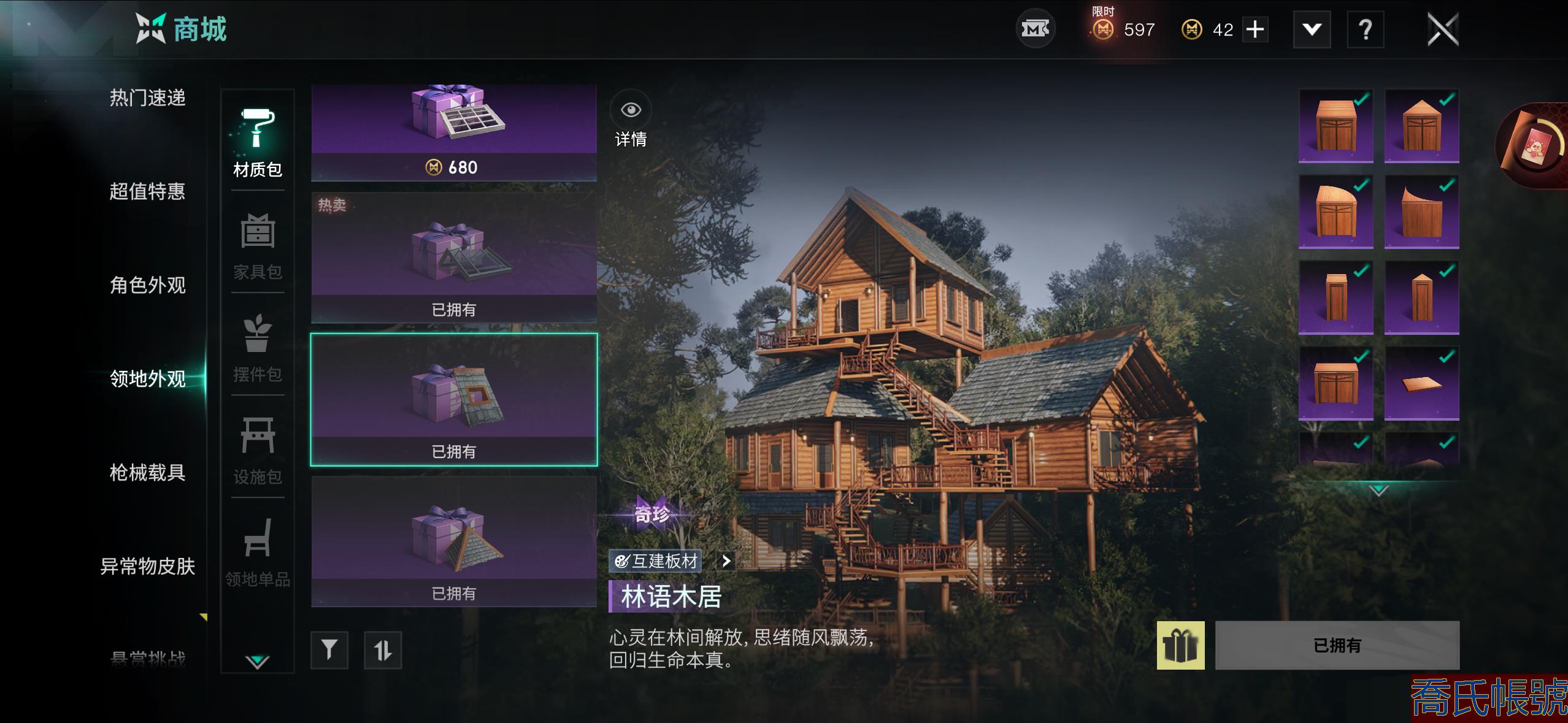Open the 热门速递 shop category
1568x723 pixels.
click(x=147, y=98)
